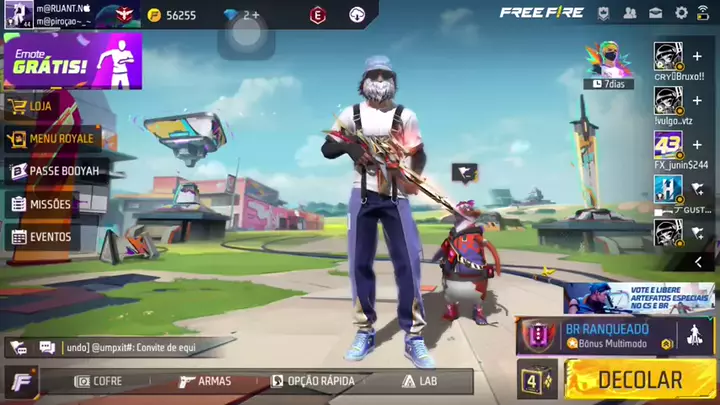This screenshot has height=405, width=720.
Task: Open the COFRE vault
Action: 98,381
